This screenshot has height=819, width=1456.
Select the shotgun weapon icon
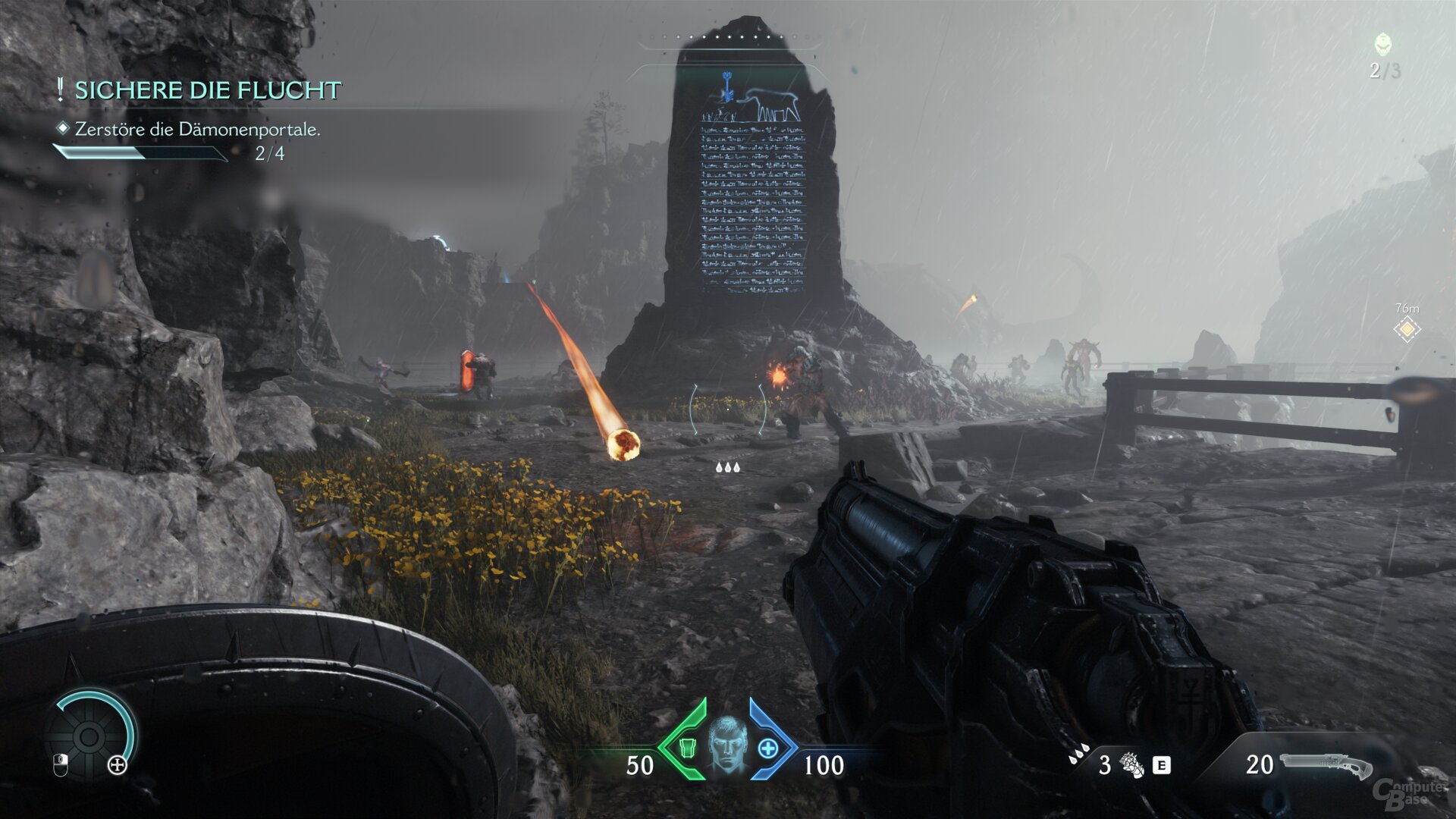[1326, 766]
